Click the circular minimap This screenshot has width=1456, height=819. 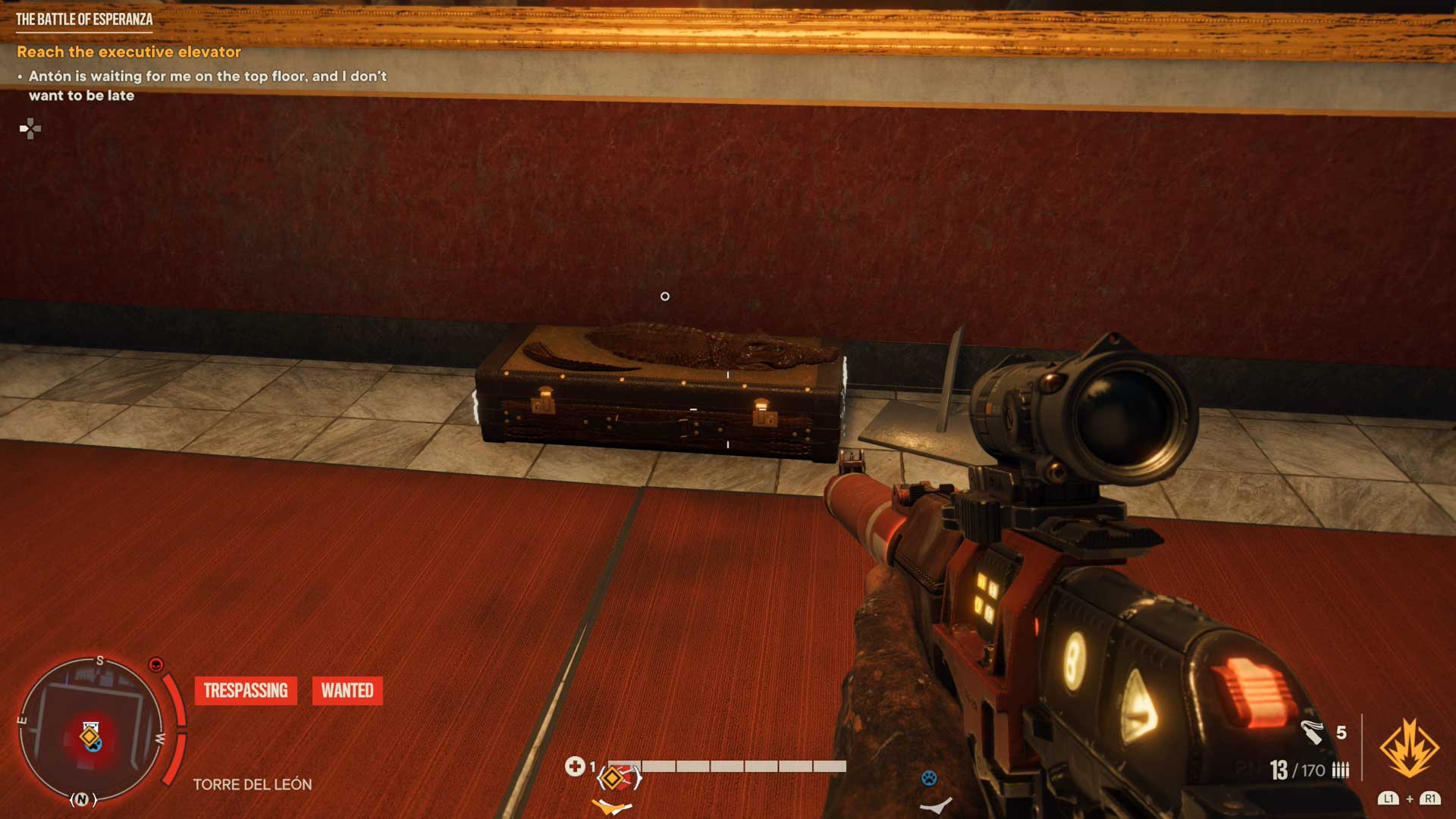click(90, 730)
